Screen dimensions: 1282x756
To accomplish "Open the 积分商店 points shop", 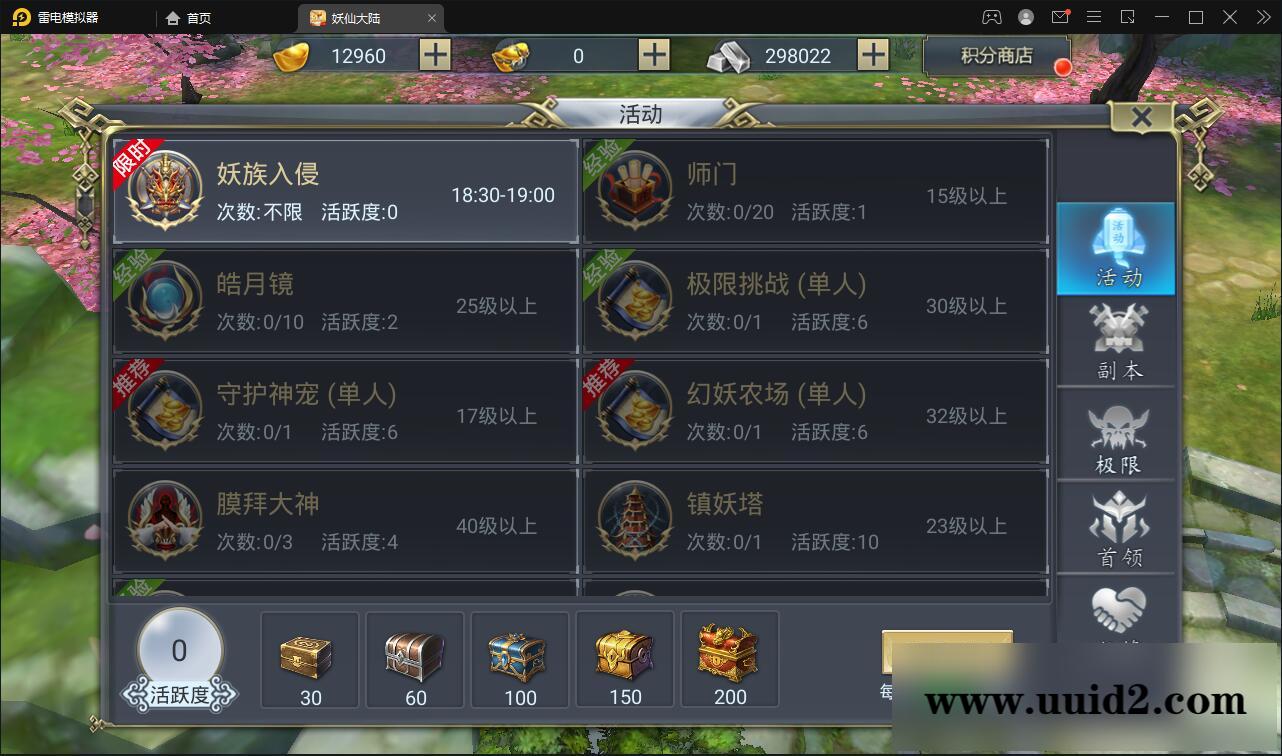I will [996, 55].
